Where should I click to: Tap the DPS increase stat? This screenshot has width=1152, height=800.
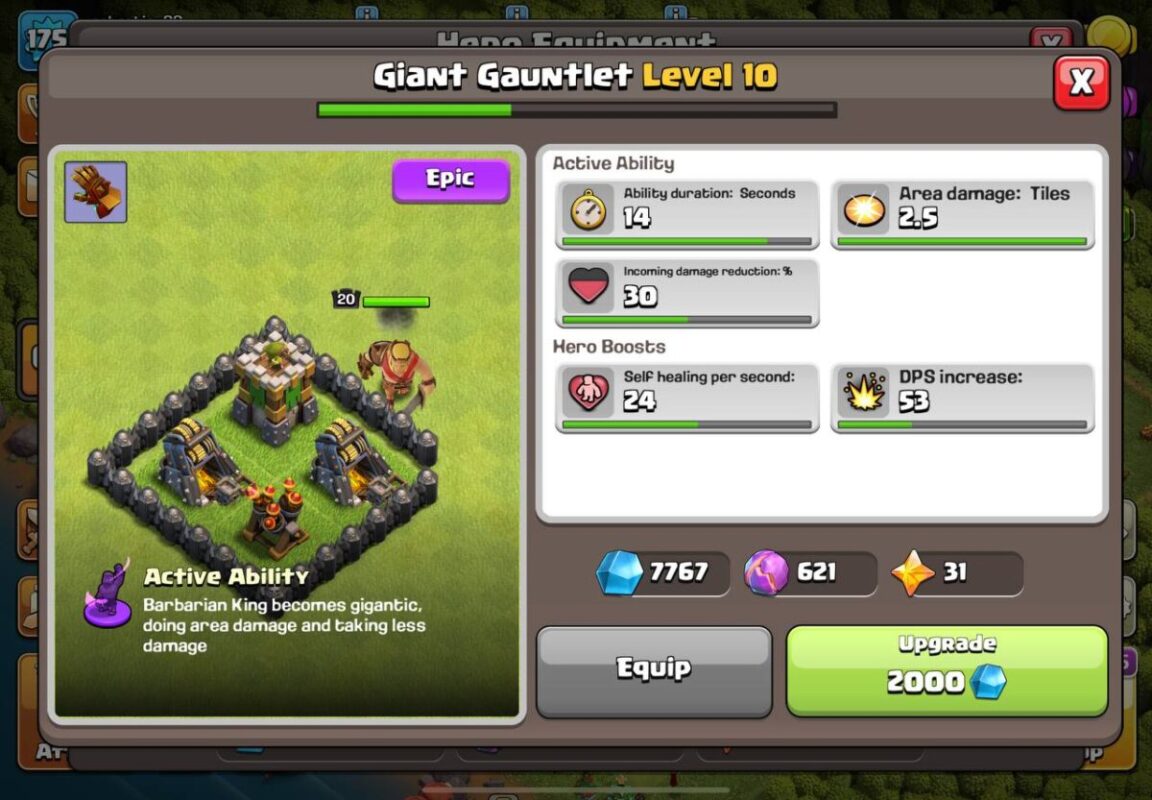[x=962, y=398]
